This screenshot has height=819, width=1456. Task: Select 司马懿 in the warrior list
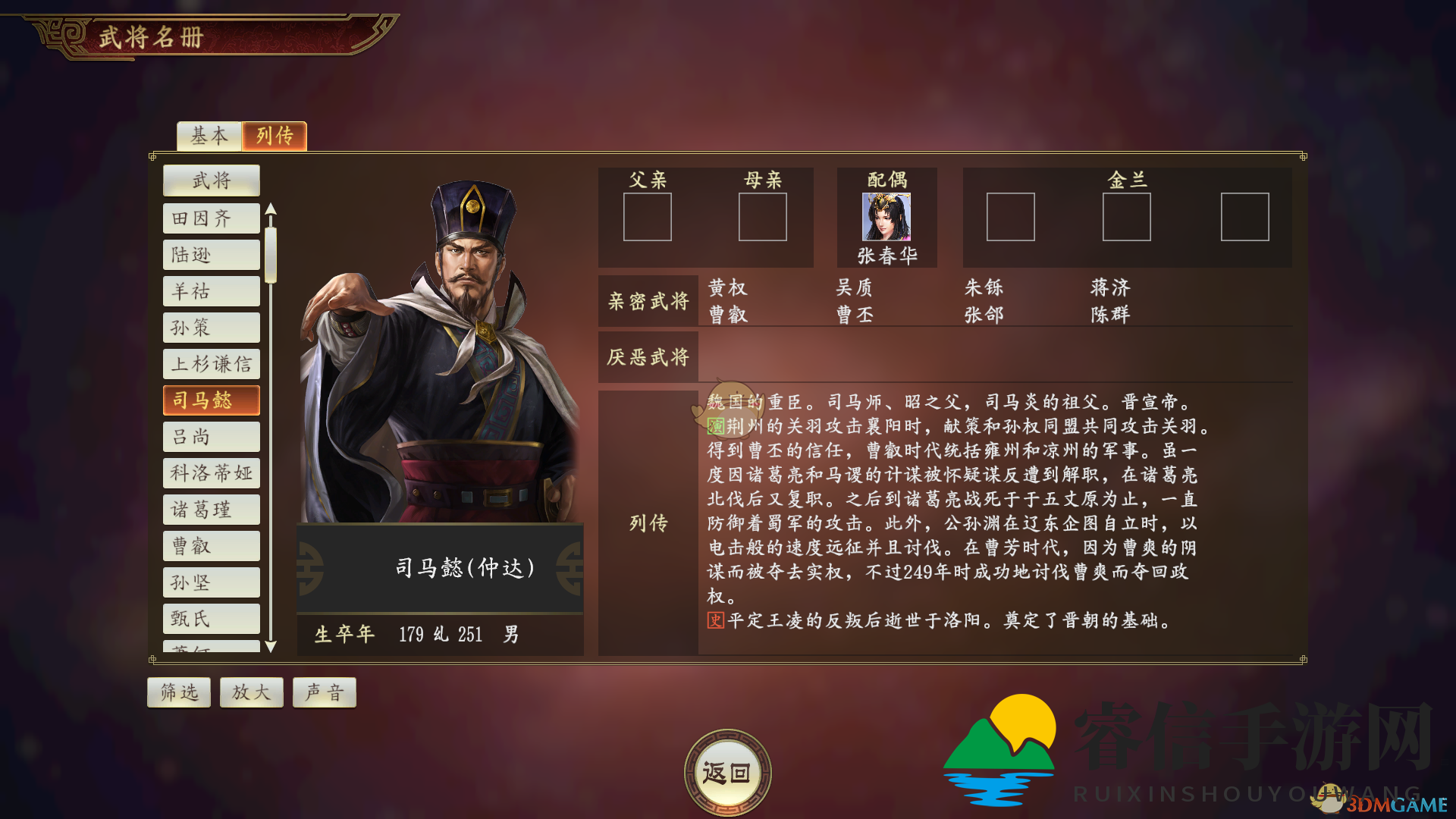pyautogui.click(x=212, y=400)
